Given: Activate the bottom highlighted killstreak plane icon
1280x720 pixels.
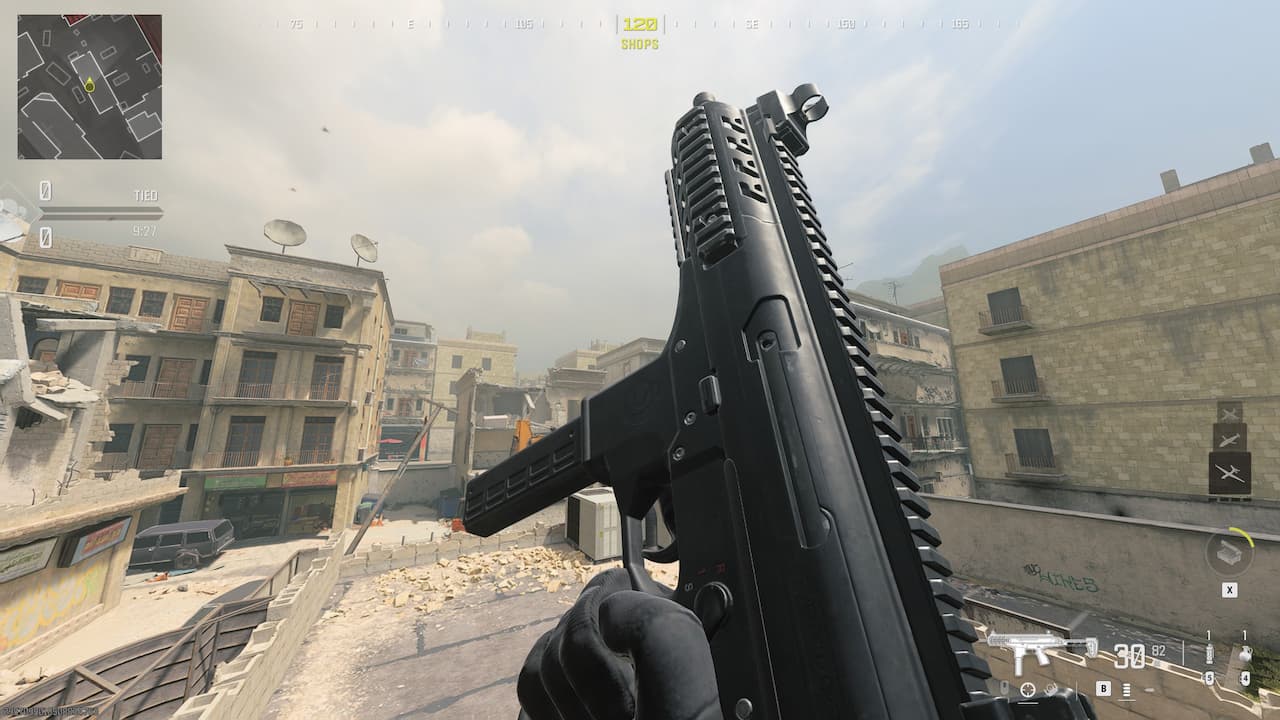Looking at the screenshot, I should coord(1229,474).
